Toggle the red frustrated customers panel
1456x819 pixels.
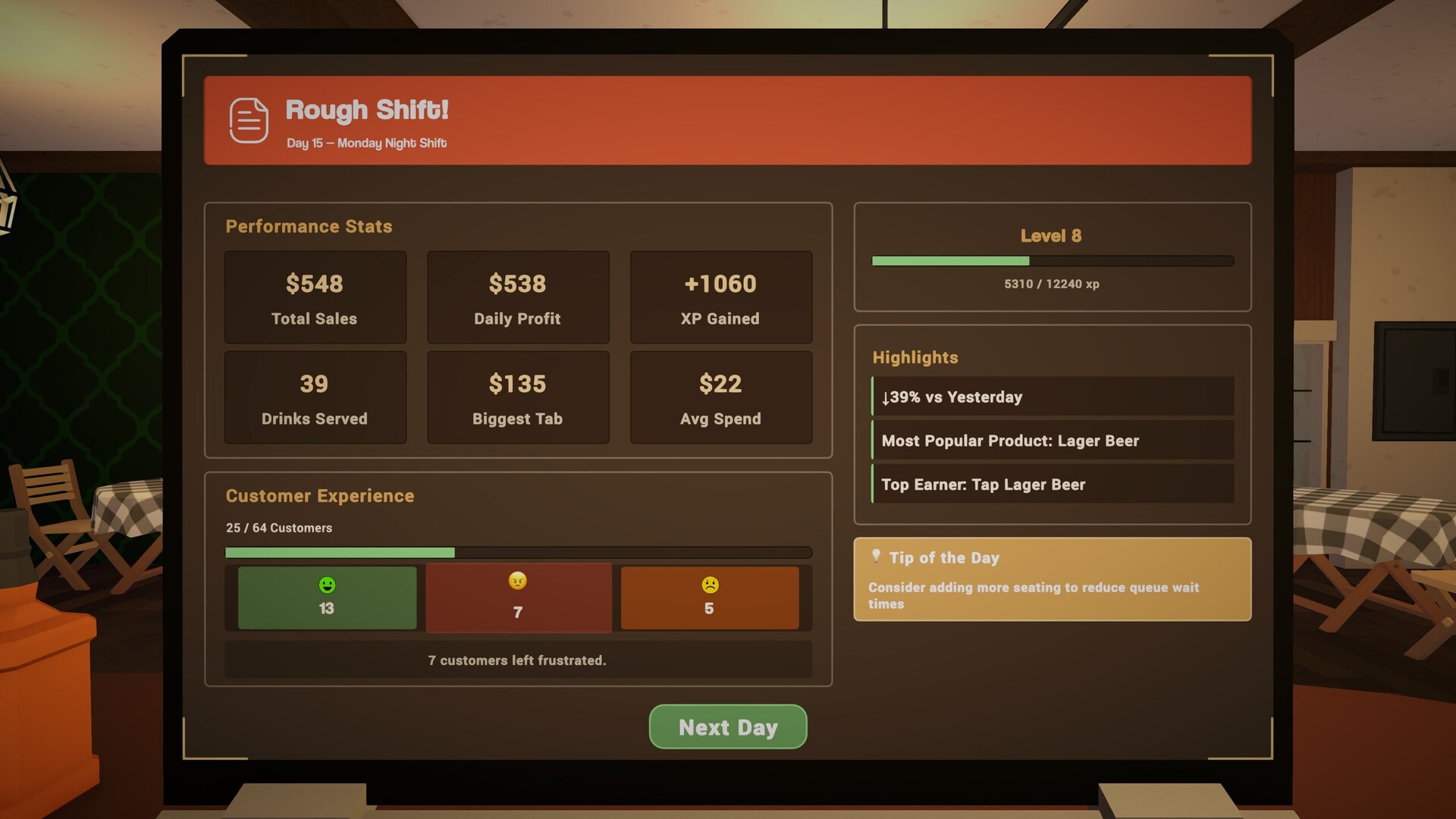point(518,597)
